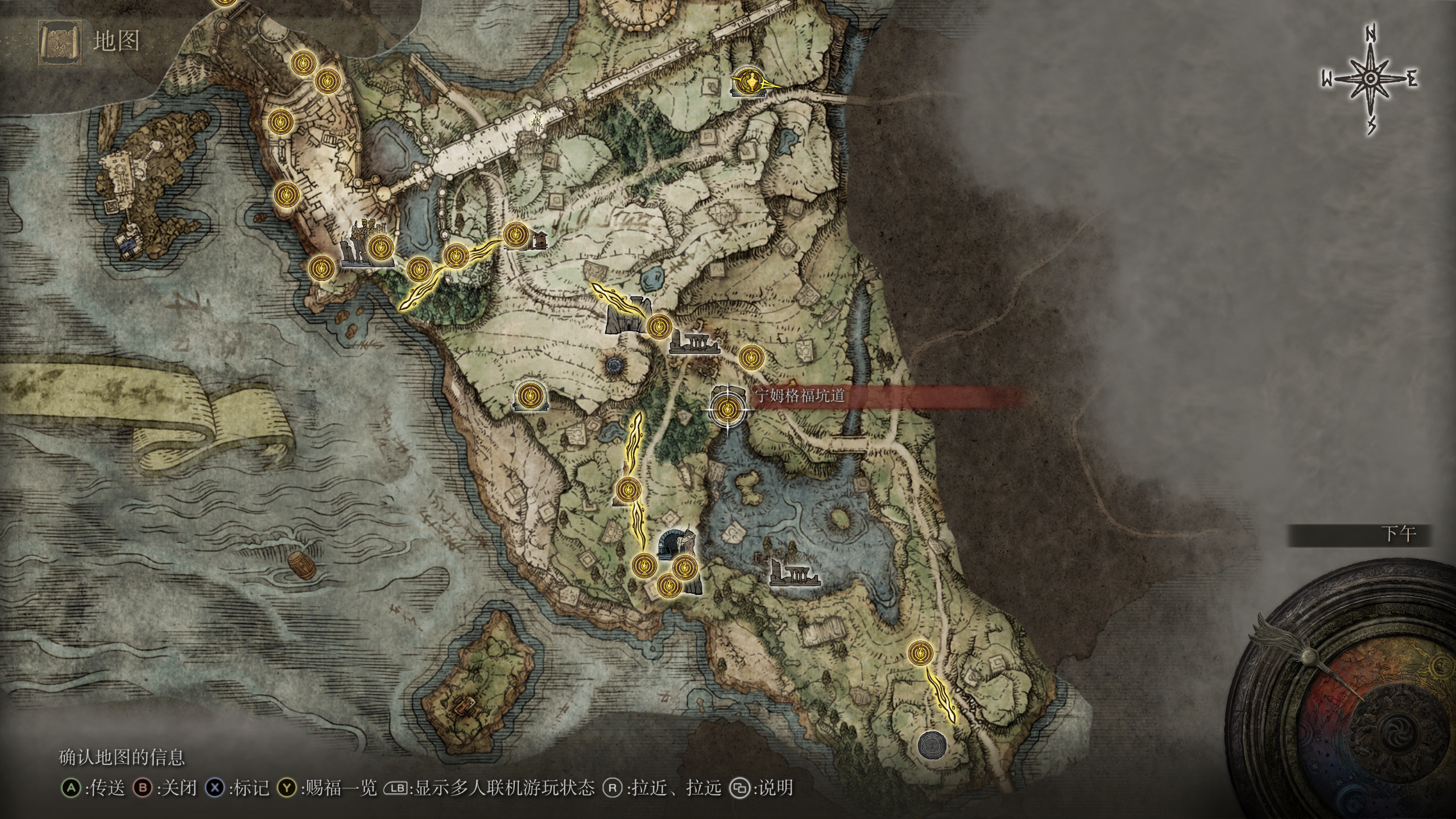Click the dark round marker west of ruins
Screen dimensions: 1456x819
tap(615, 365)
